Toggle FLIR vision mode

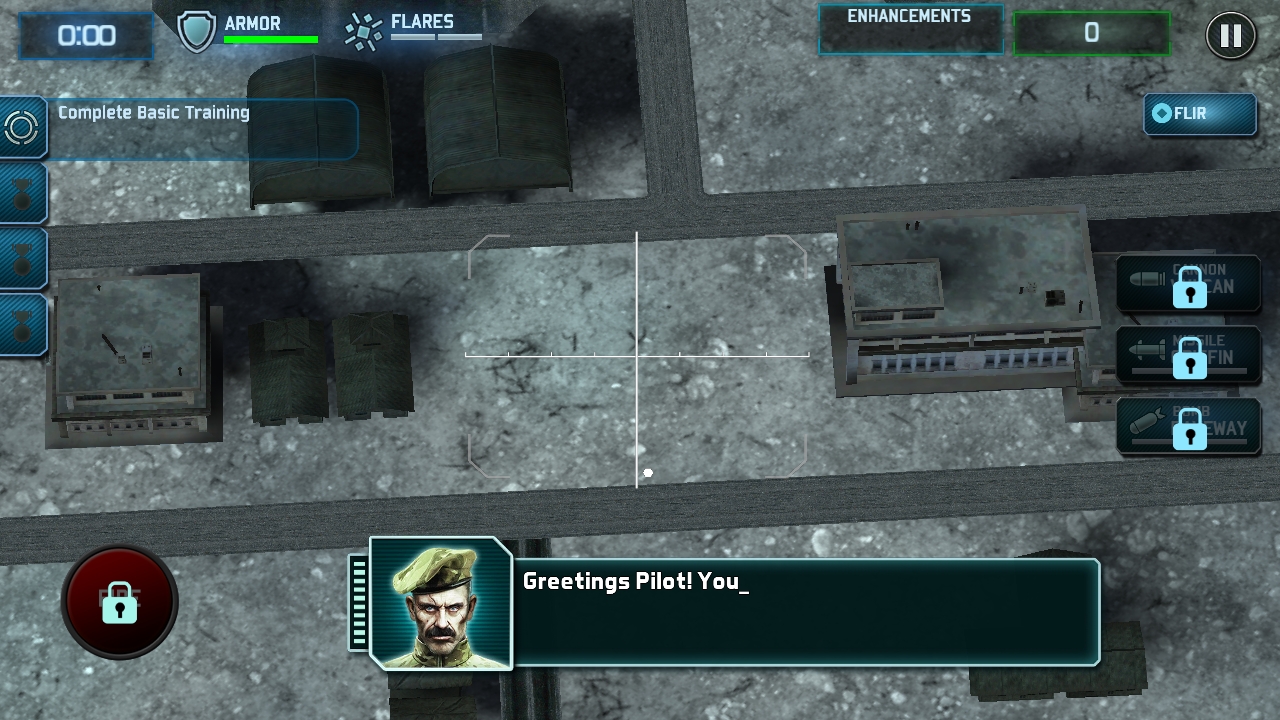click(x=1199, y=114)
